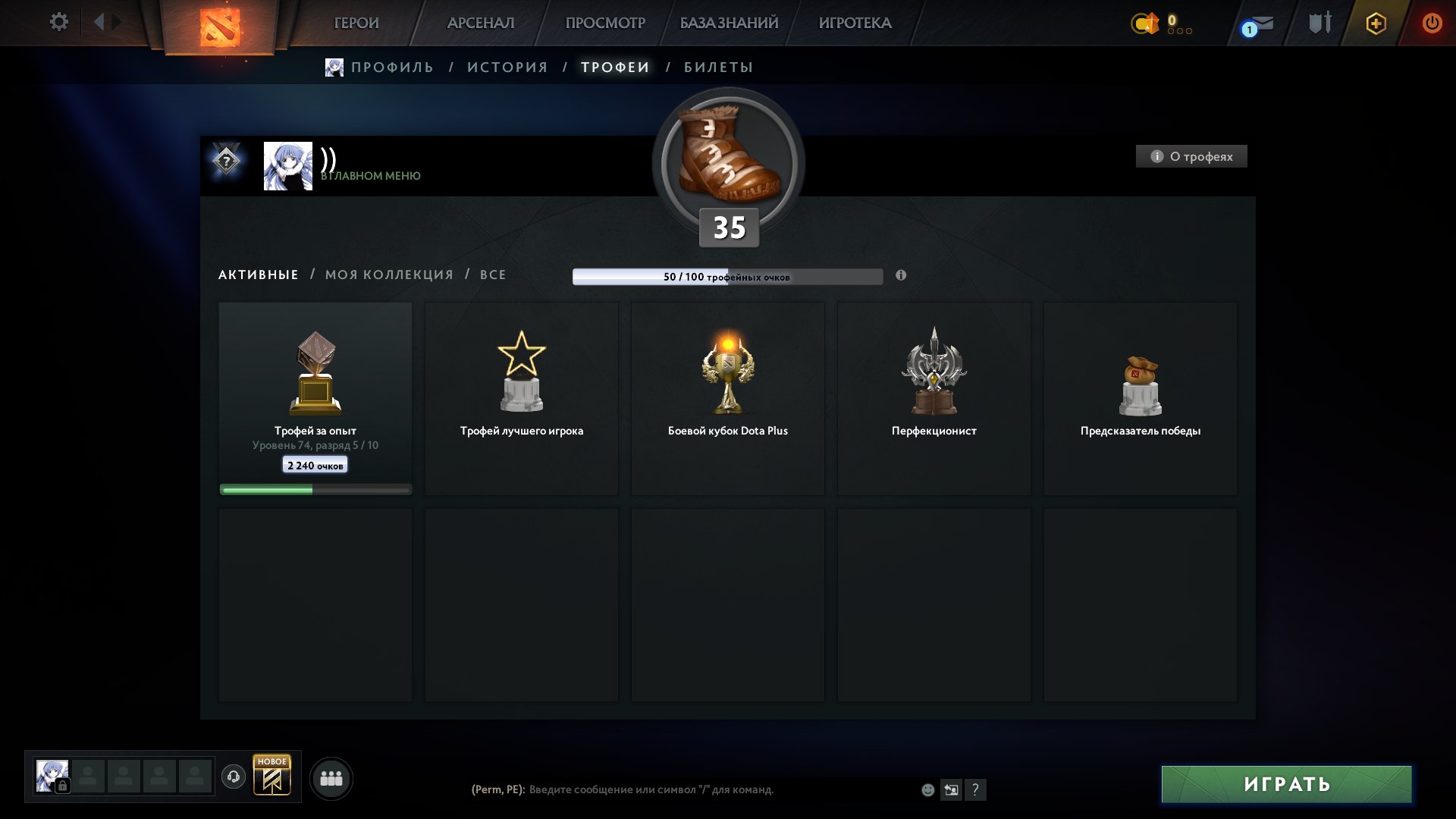
Task: Open Dota Plus with the plus icon
Action: 1376,23
